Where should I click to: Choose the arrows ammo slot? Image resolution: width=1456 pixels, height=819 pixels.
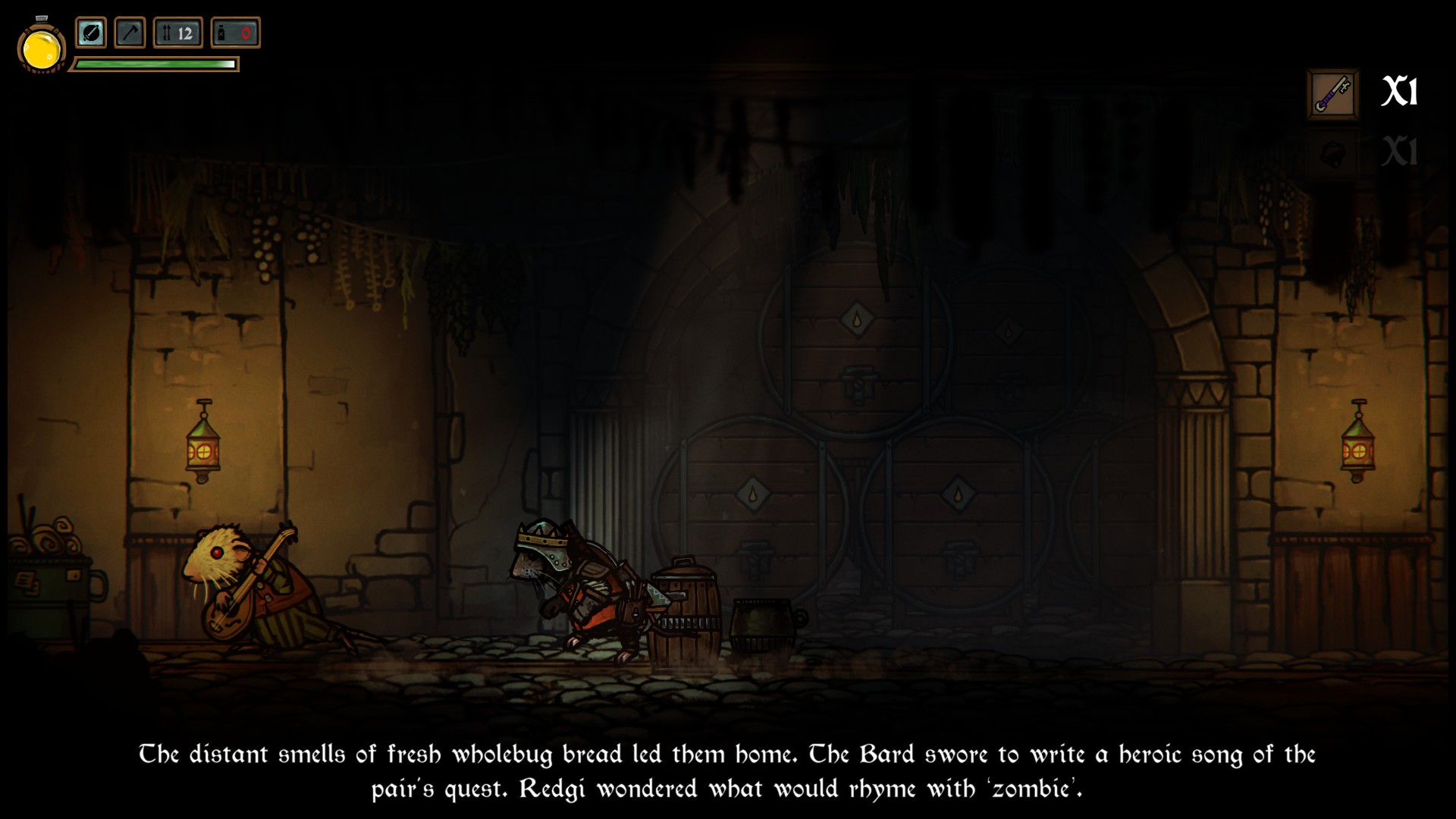click(178, 33)
